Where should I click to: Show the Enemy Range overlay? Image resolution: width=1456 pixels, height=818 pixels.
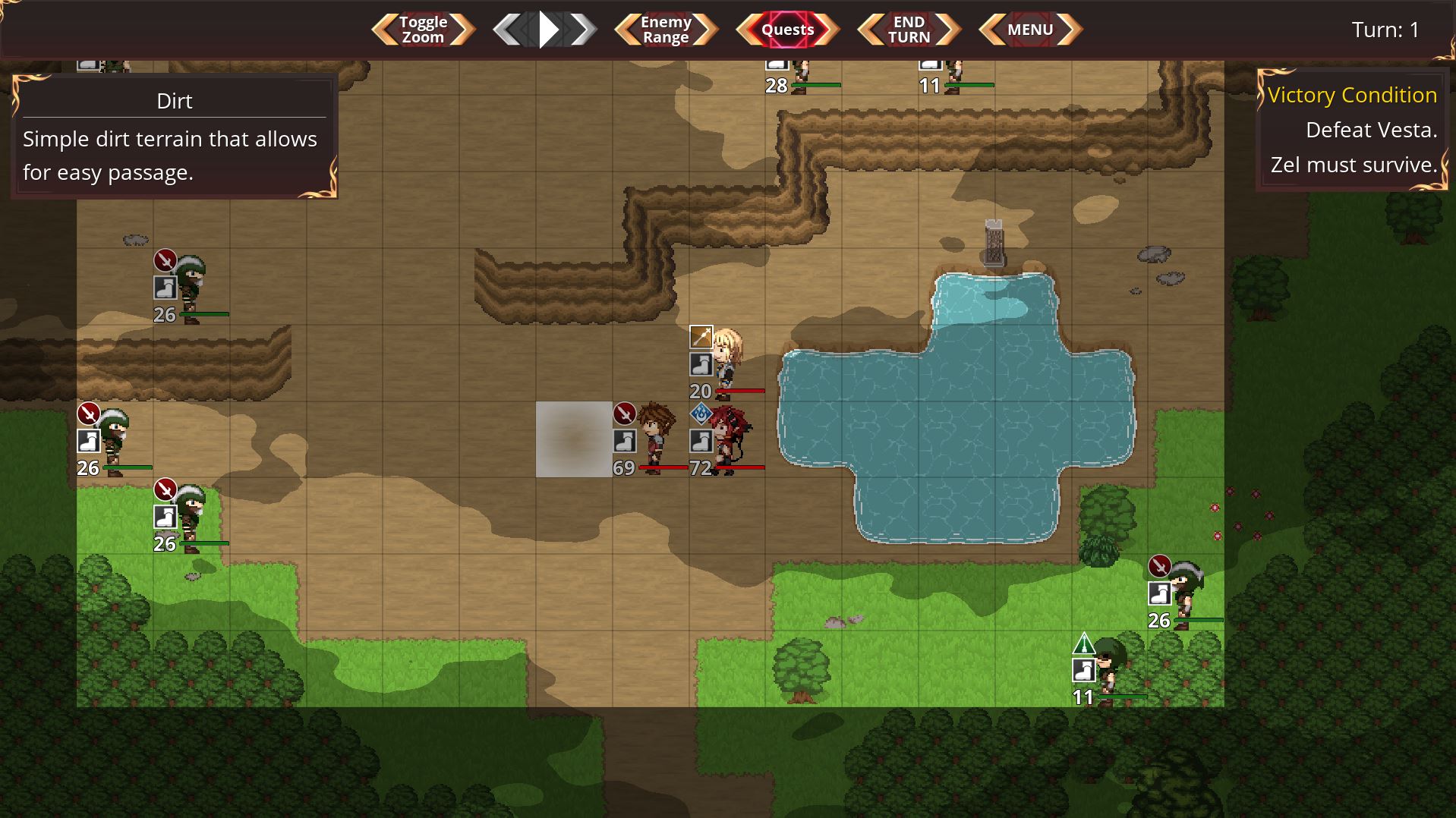[x=666, y=30]
